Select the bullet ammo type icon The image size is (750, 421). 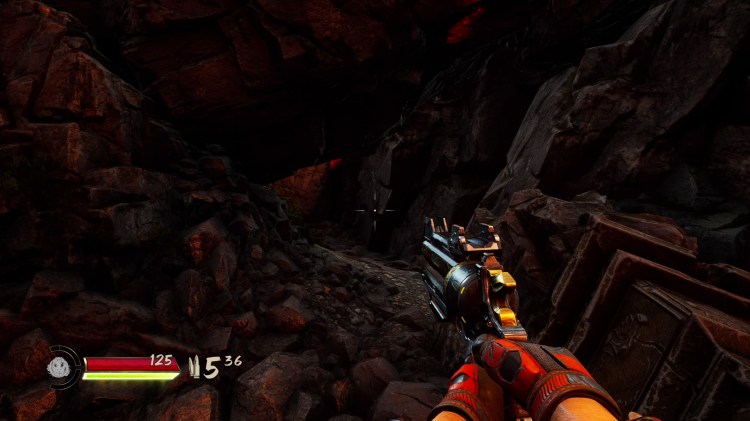194,369
